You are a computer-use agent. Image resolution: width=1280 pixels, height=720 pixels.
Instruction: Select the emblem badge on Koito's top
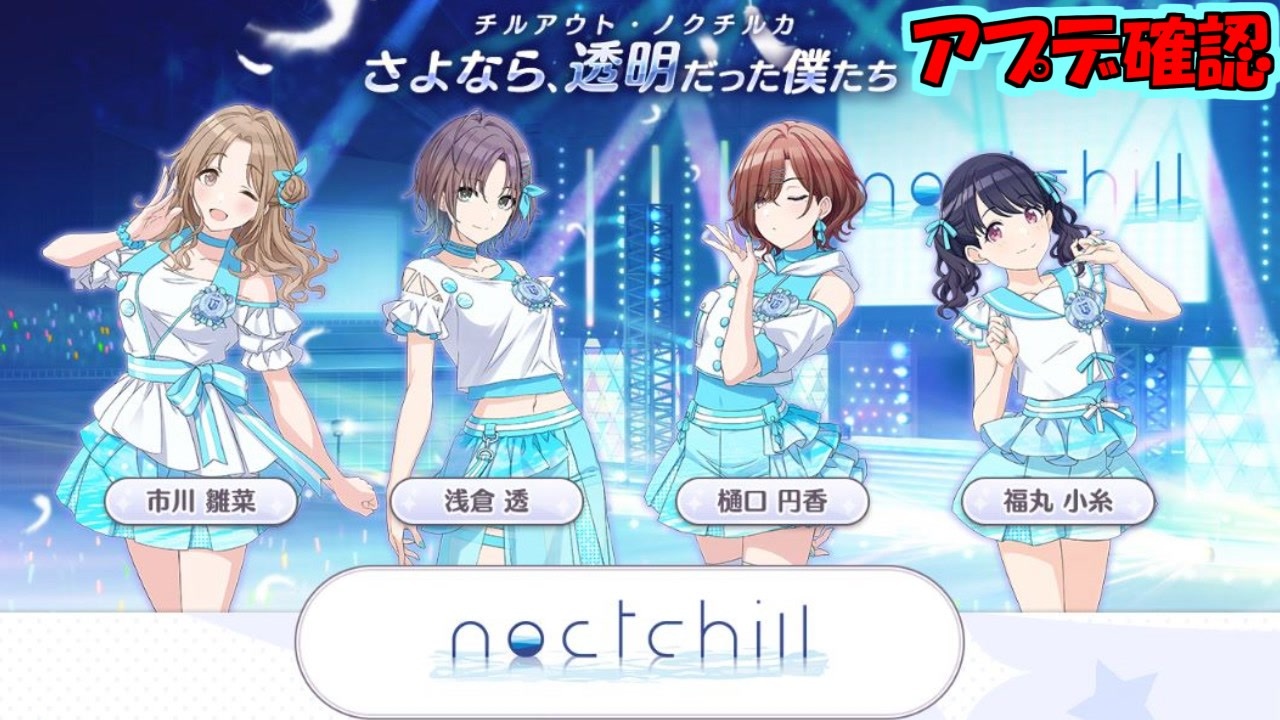coord(1085,310)
